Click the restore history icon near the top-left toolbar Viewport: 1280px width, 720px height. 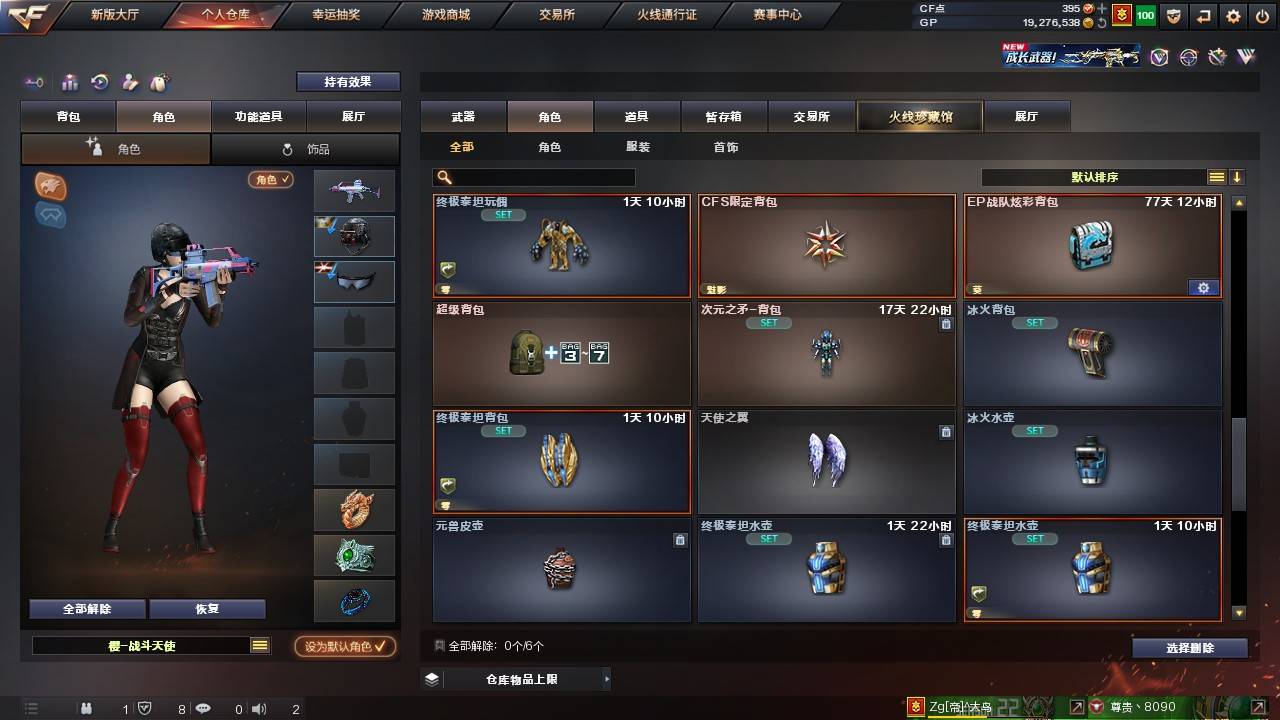tap(98, 83)
